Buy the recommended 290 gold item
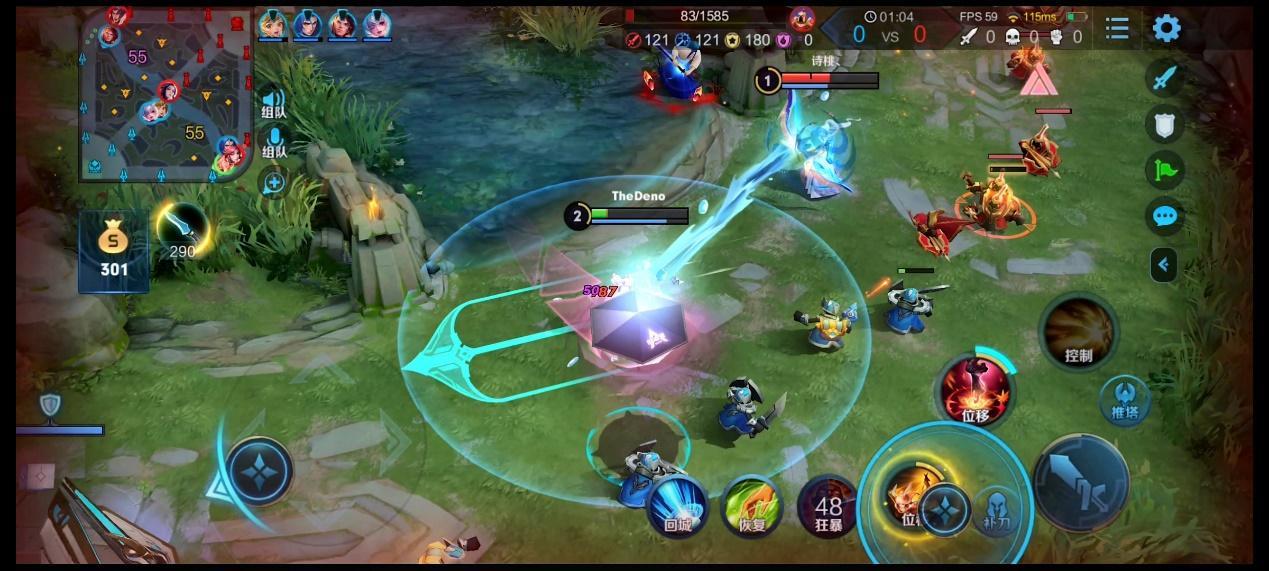This screenshot has height=571, width=1269. pos(182,229)
